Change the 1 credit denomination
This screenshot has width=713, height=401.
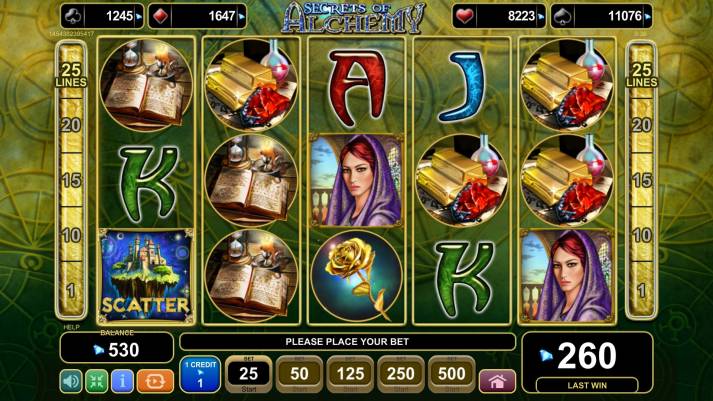click(x=200, y=376)
